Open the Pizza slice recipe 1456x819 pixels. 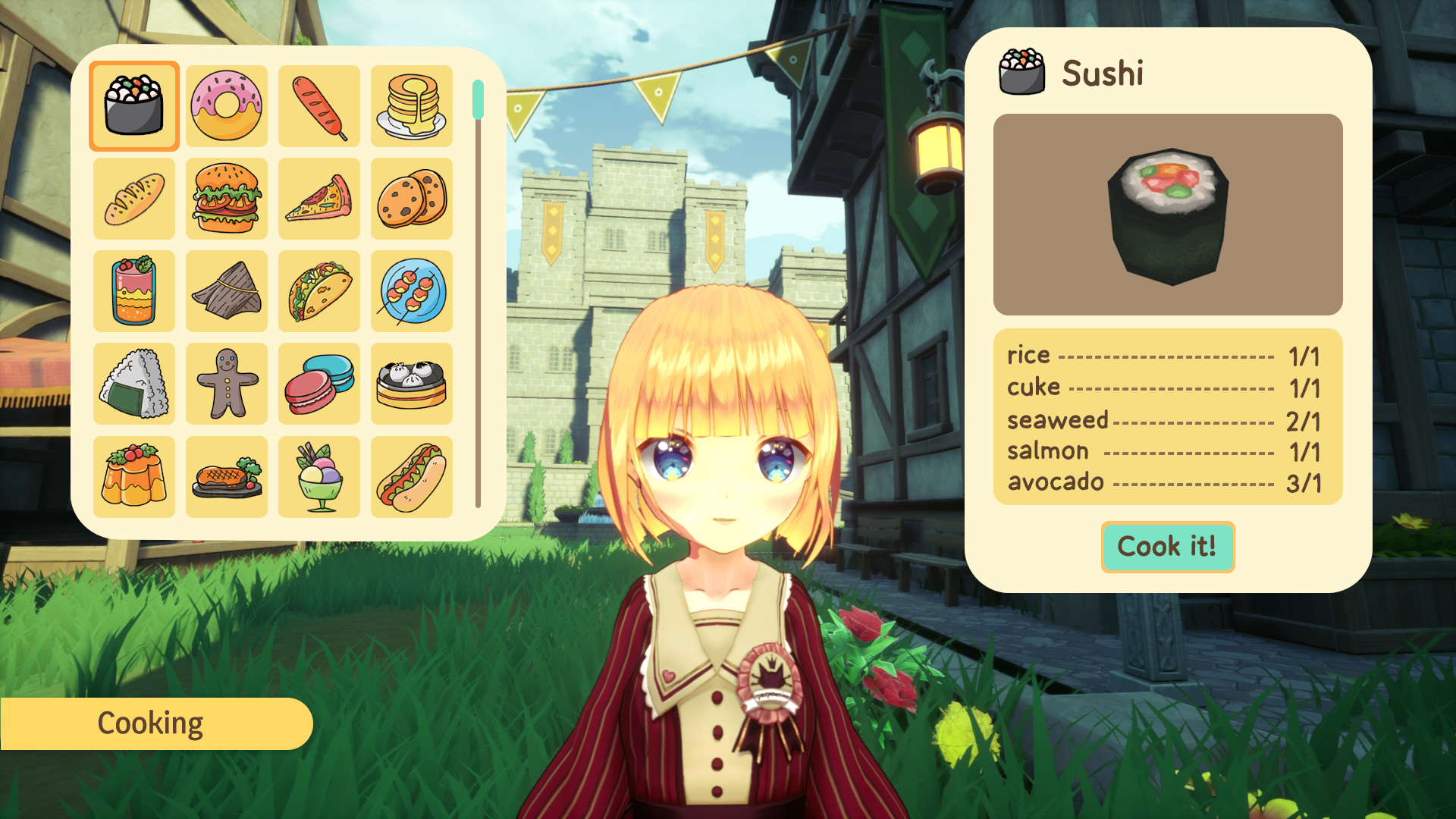318,198
